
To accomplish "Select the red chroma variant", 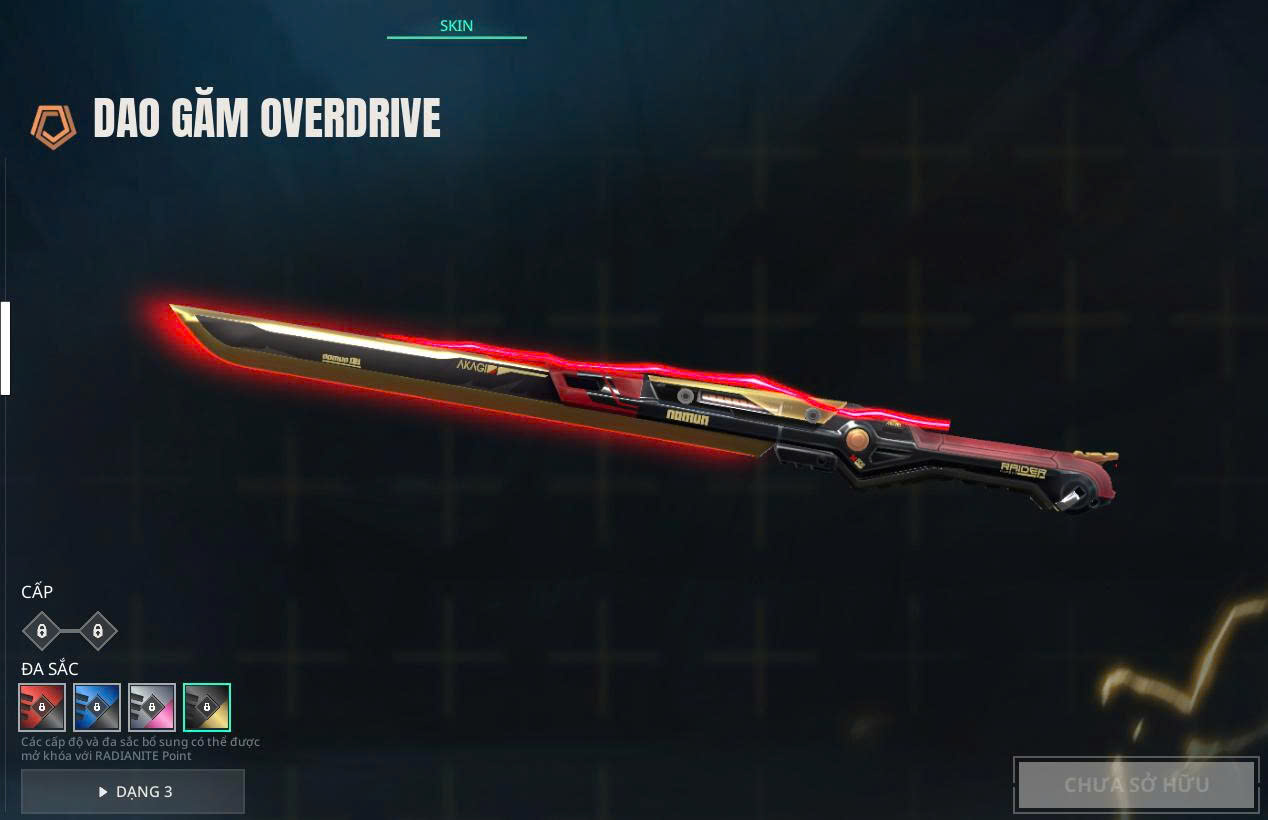I will click(42, 707).
